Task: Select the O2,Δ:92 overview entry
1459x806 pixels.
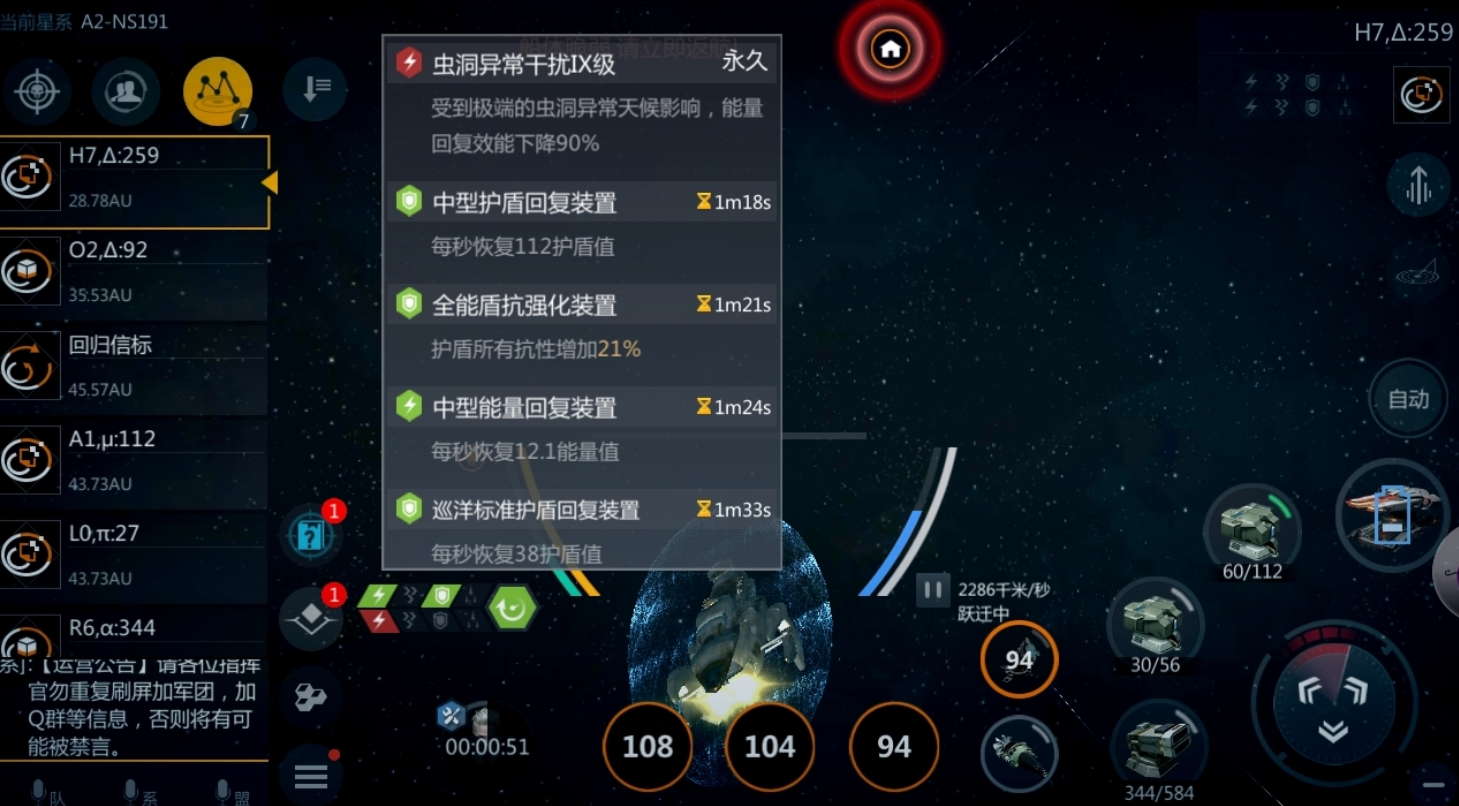Action: (x=135, y=272)
